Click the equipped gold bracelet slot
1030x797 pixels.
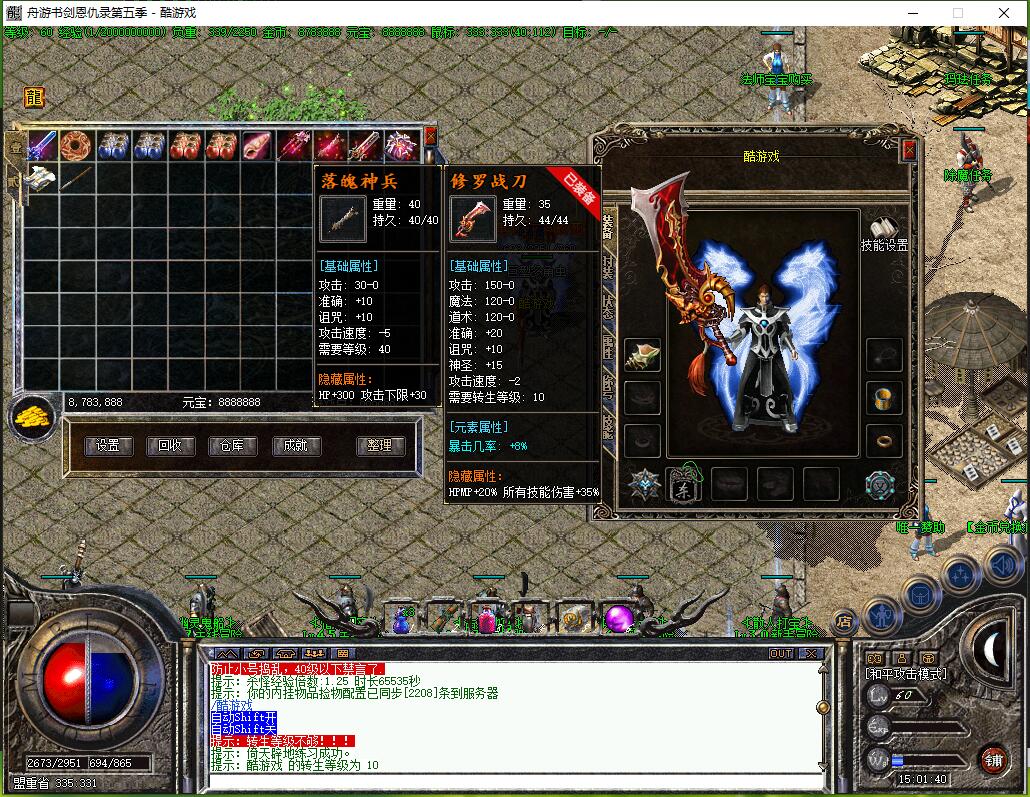tap(884, 398)
